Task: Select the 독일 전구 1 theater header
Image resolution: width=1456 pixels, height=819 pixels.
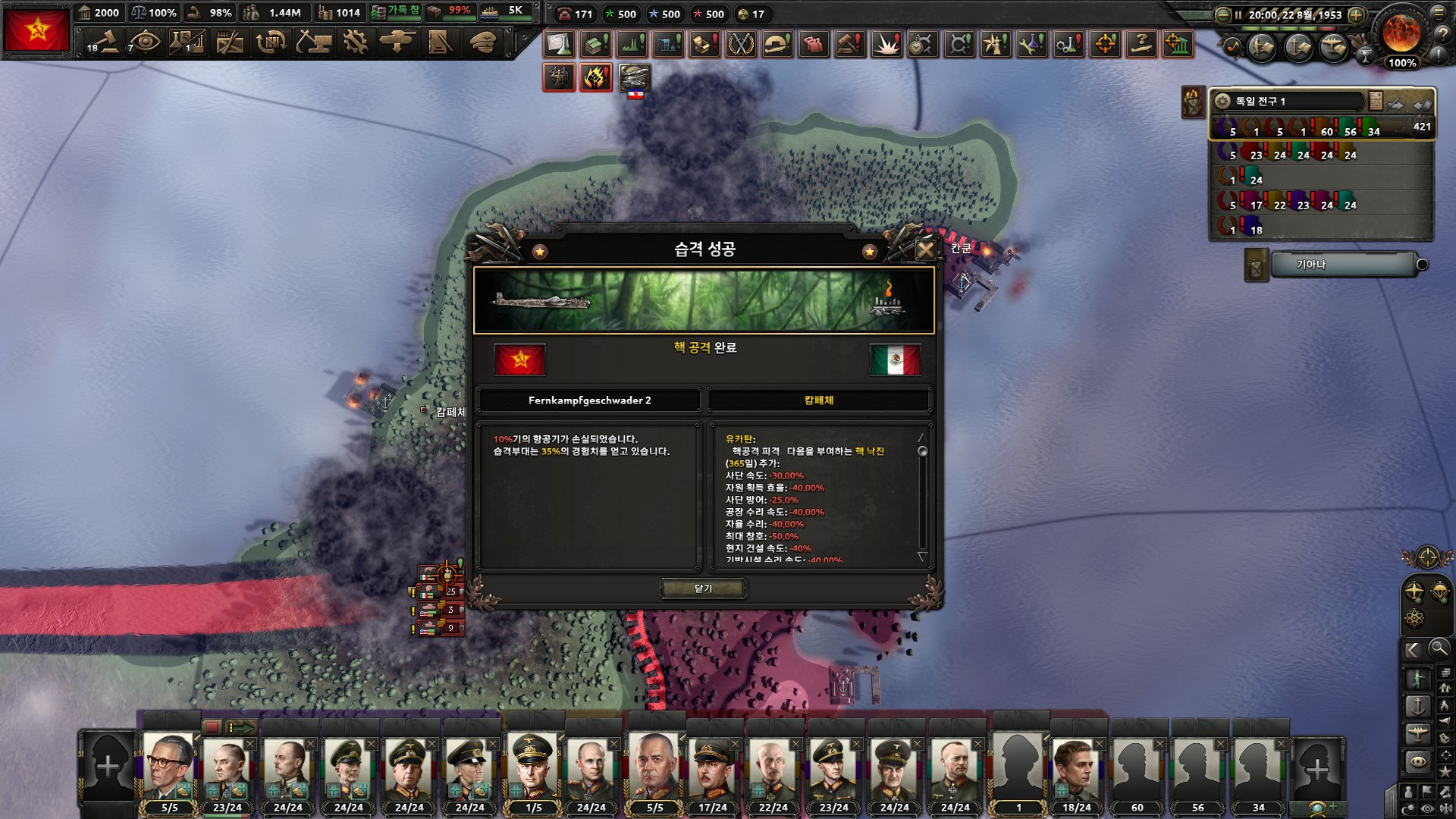Action: point(1289,101)
